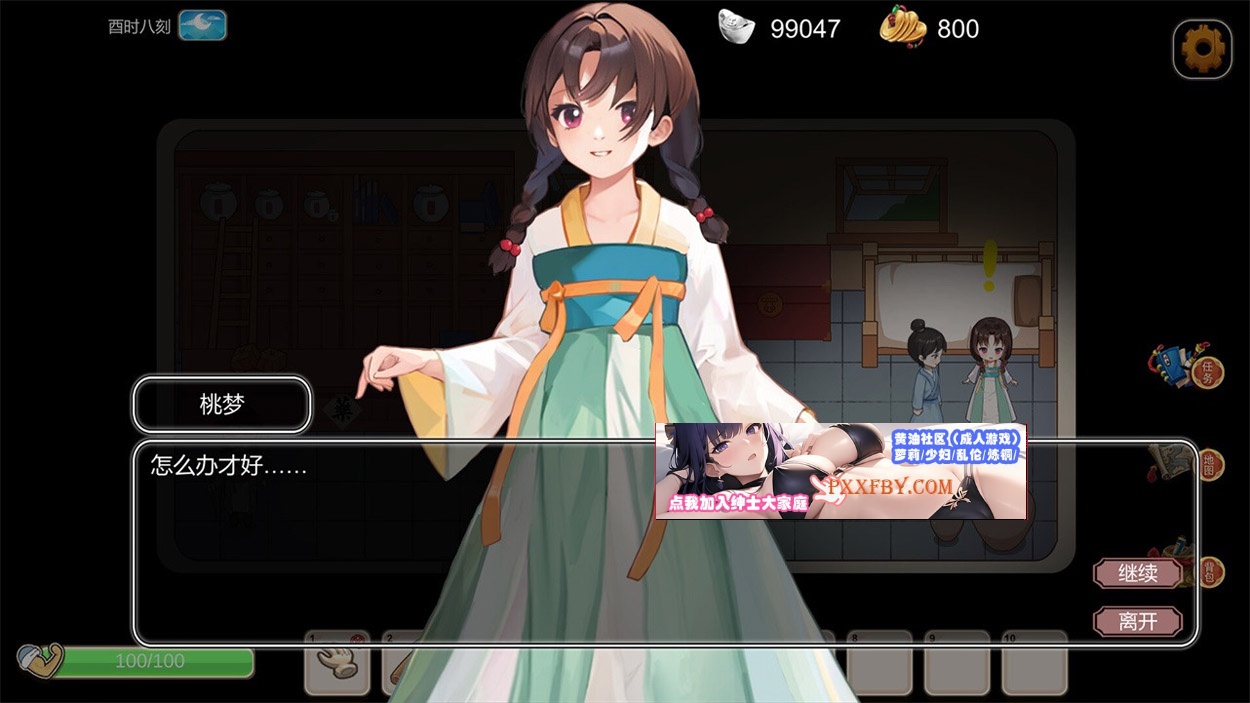Select the glove item in hotbar slot 1
Screen dimensions: 1250x703
point(336,663)
